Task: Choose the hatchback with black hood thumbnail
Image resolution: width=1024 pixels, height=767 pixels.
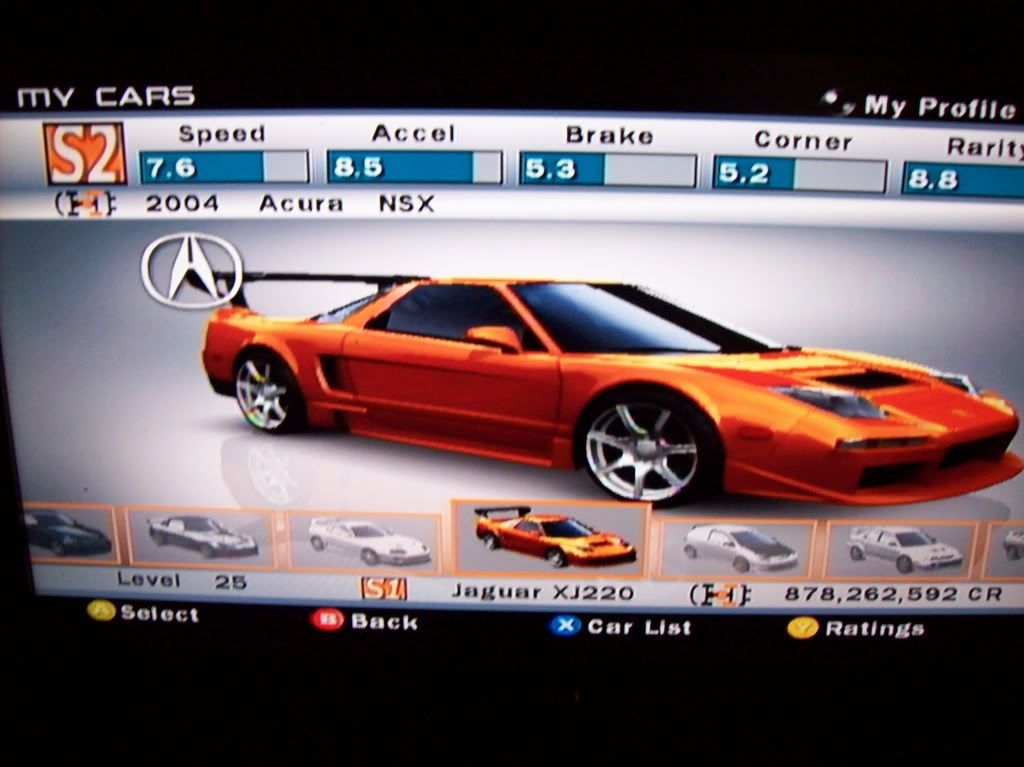Action: pos(739,548)
